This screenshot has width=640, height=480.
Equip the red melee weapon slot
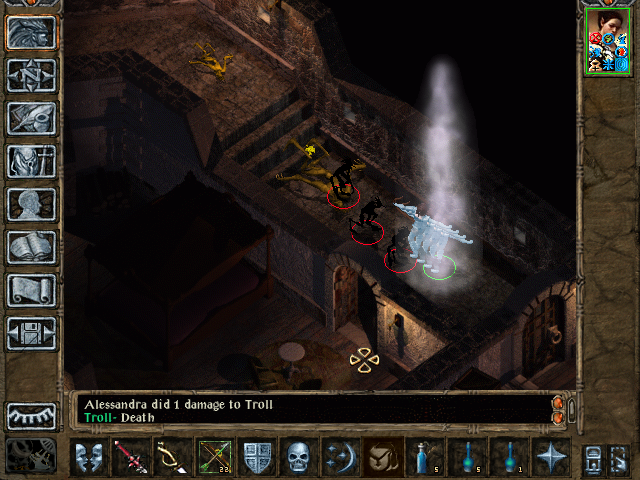coord(131,456)
